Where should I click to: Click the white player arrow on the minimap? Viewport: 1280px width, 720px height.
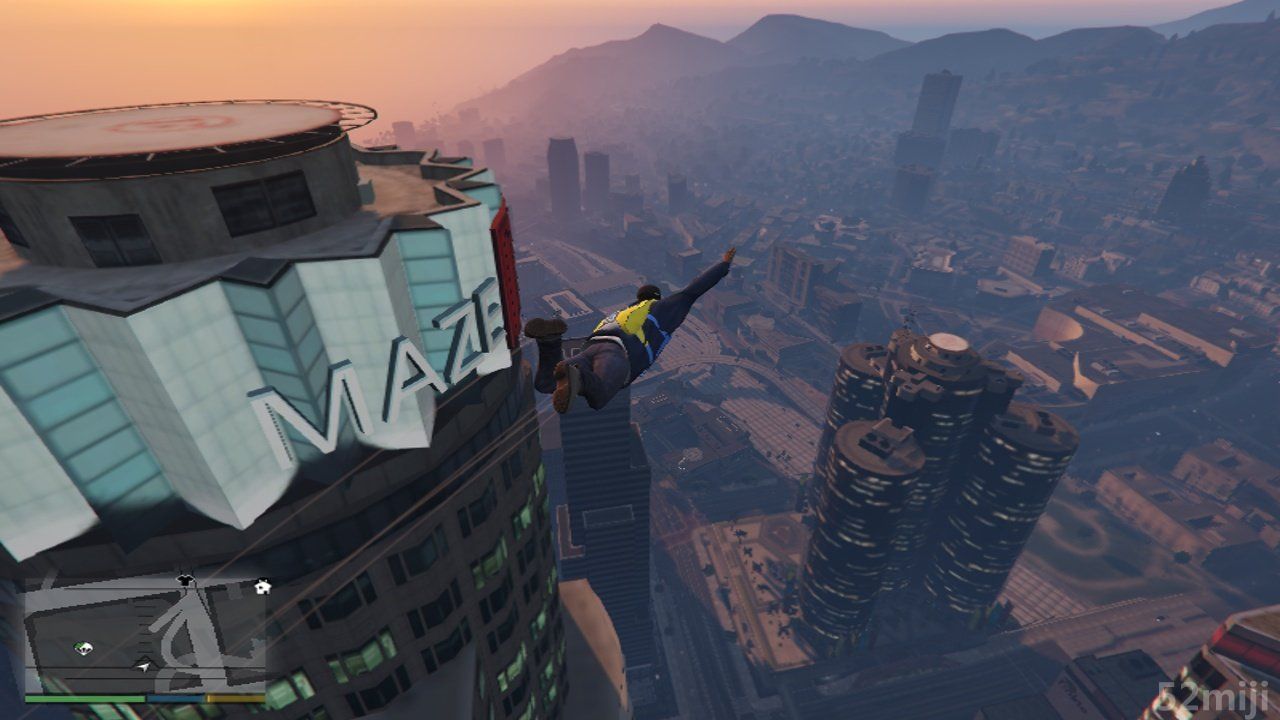click(x=146, y=665)
